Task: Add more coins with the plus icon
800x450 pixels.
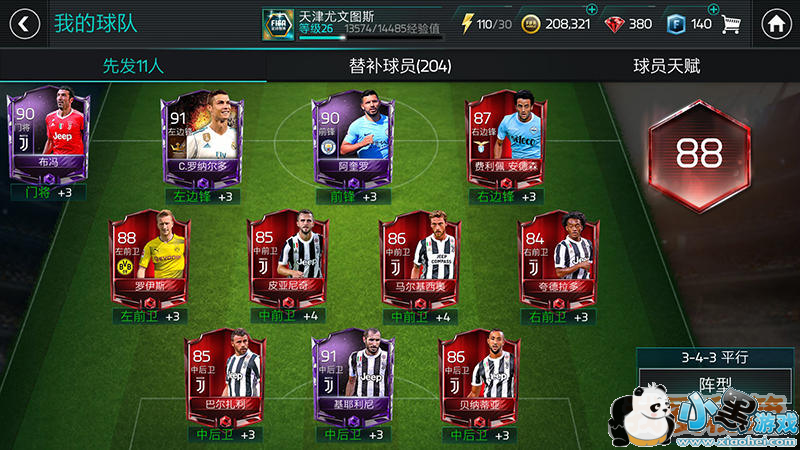Action: point(591,10)
